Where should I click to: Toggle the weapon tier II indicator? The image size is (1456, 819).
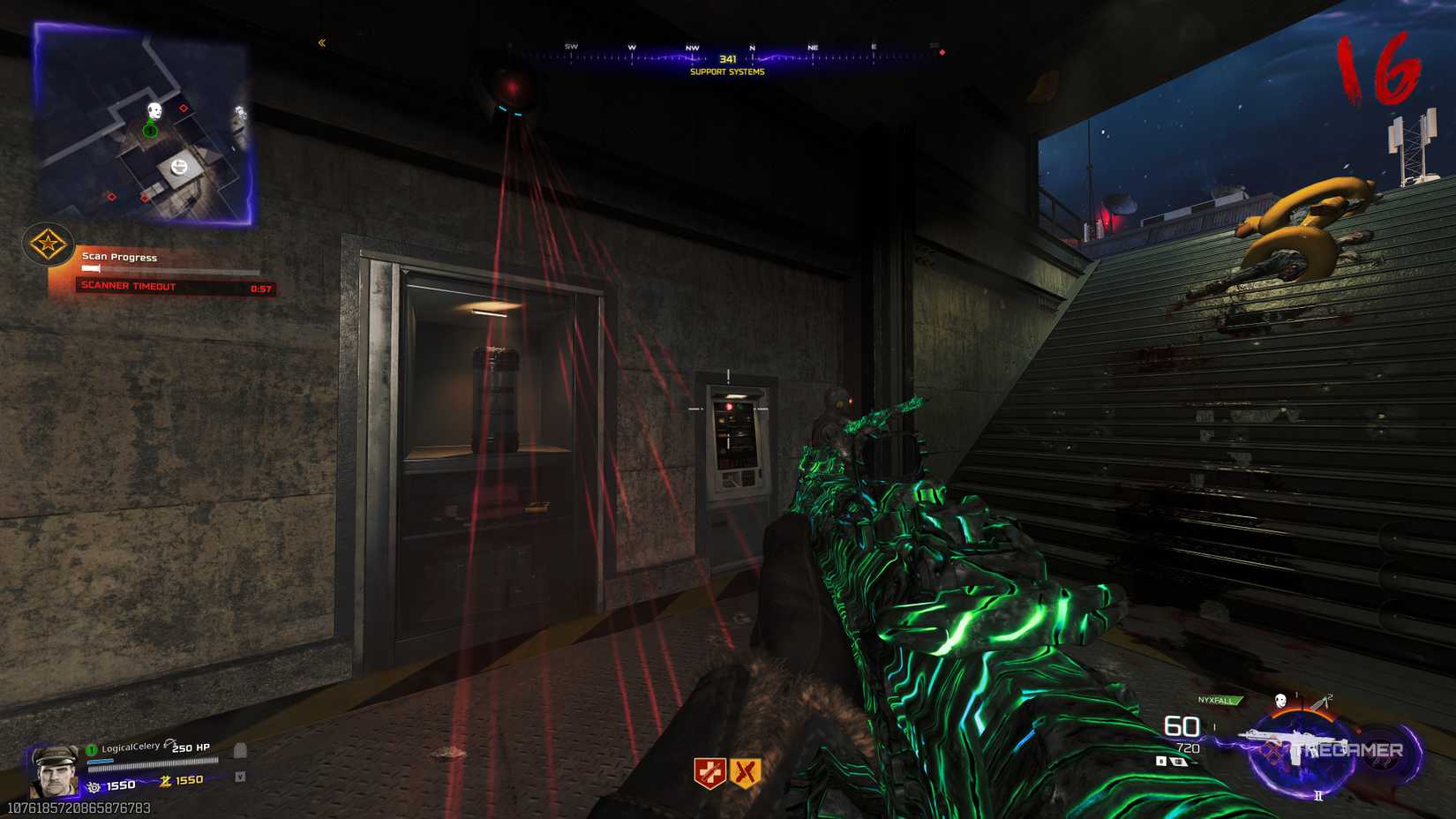1317,795
